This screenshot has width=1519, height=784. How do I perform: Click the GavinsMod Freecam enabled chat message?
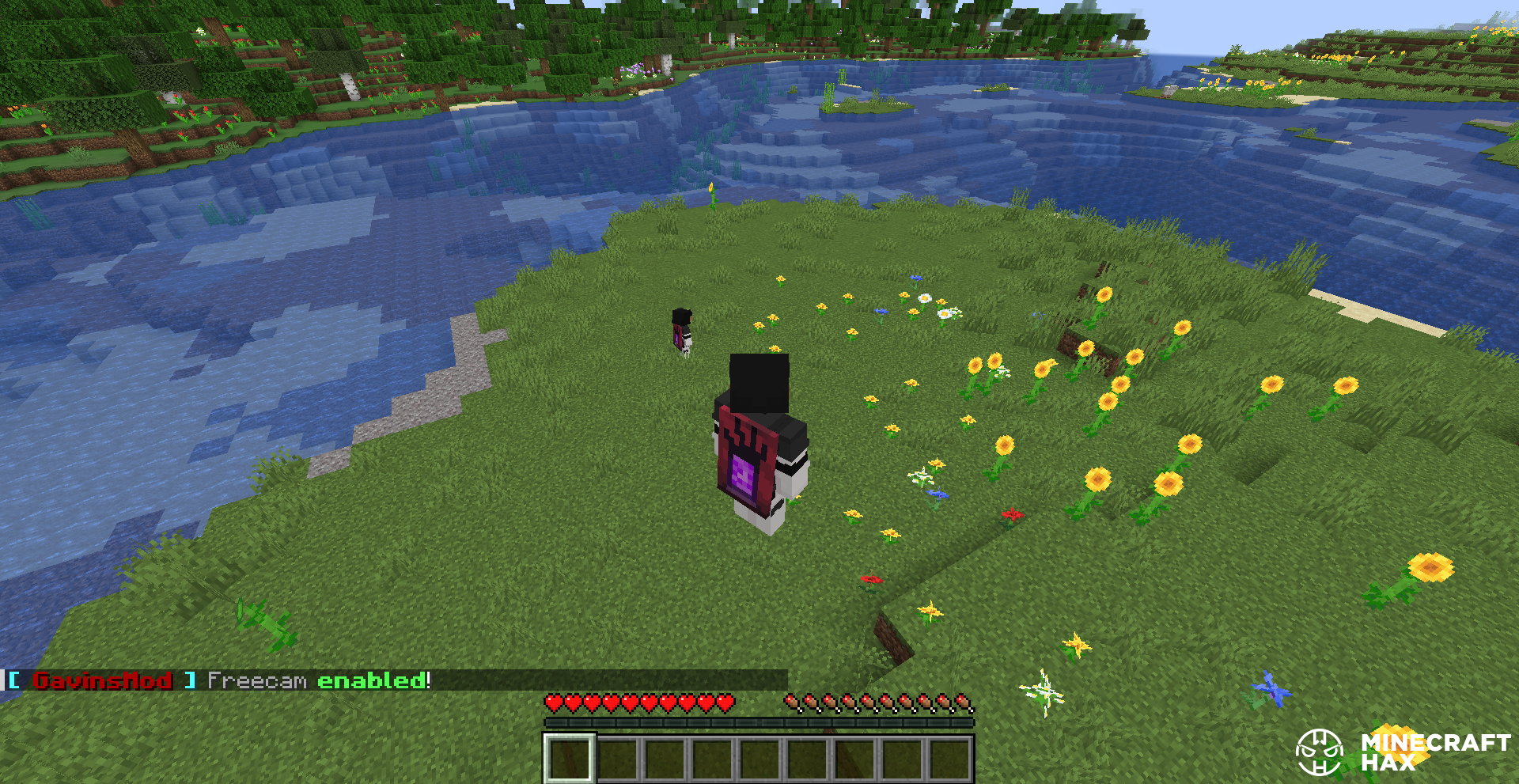point(219,680)
